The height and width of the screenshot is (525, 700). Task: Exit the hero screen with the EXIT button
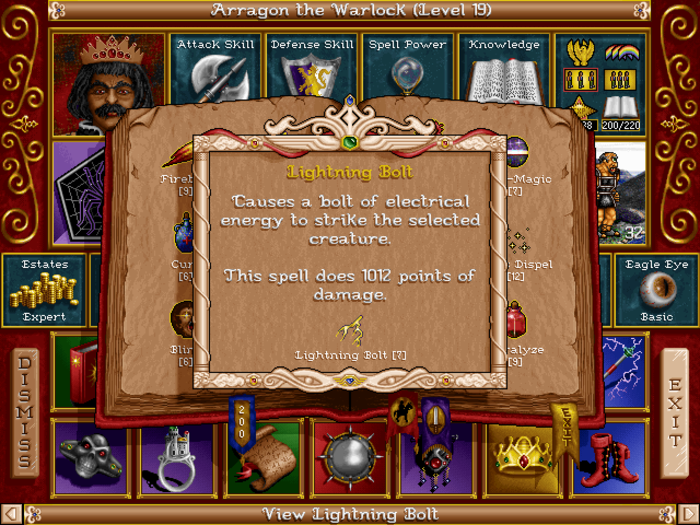[675, 411]
